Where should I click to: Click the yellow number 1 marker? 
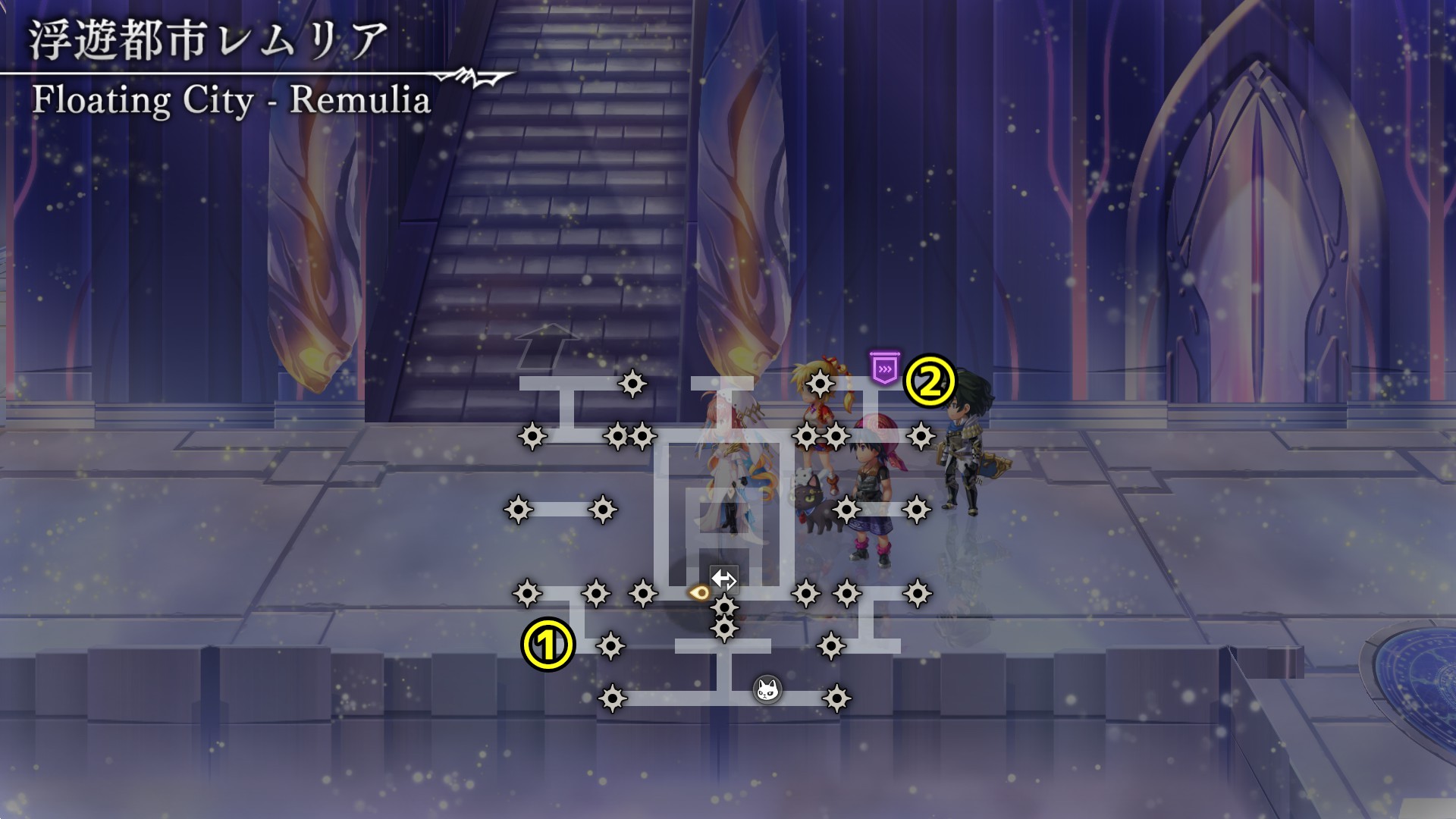tap(548, 645)
